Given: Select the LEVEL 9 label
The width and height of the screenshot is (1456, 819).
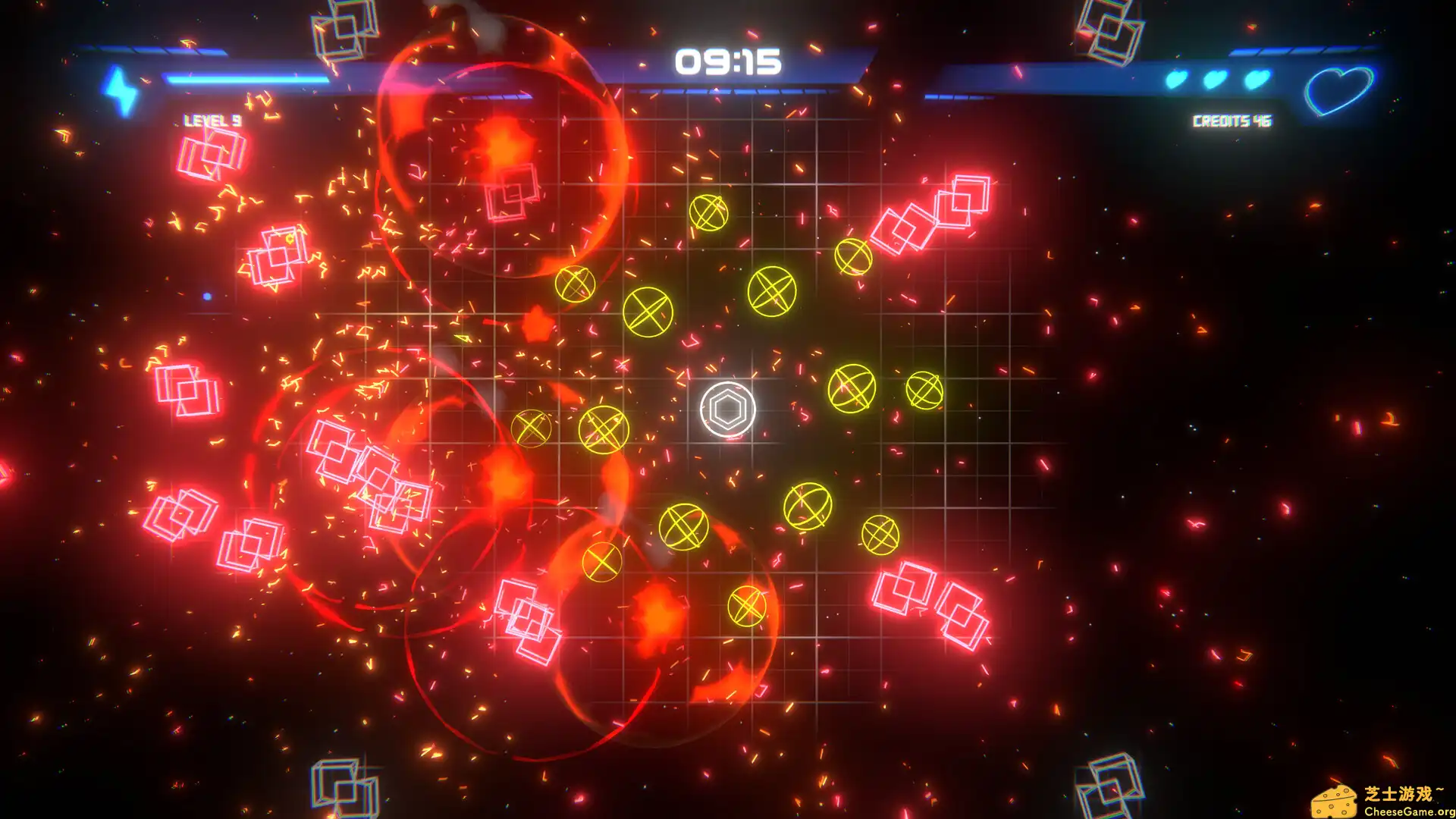Looking at the screenshot, I should [x=212, y=120].
